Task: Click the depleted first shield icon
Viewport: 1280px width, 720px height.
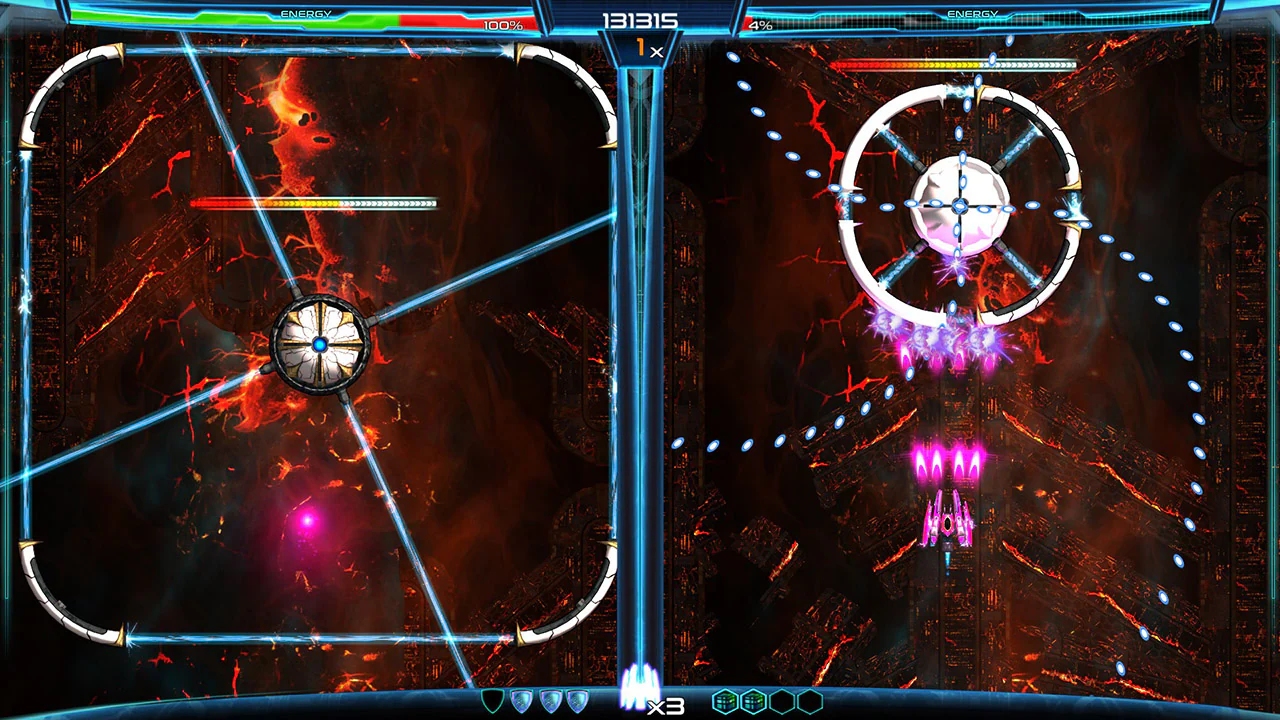Action: [x=492, y=700]
